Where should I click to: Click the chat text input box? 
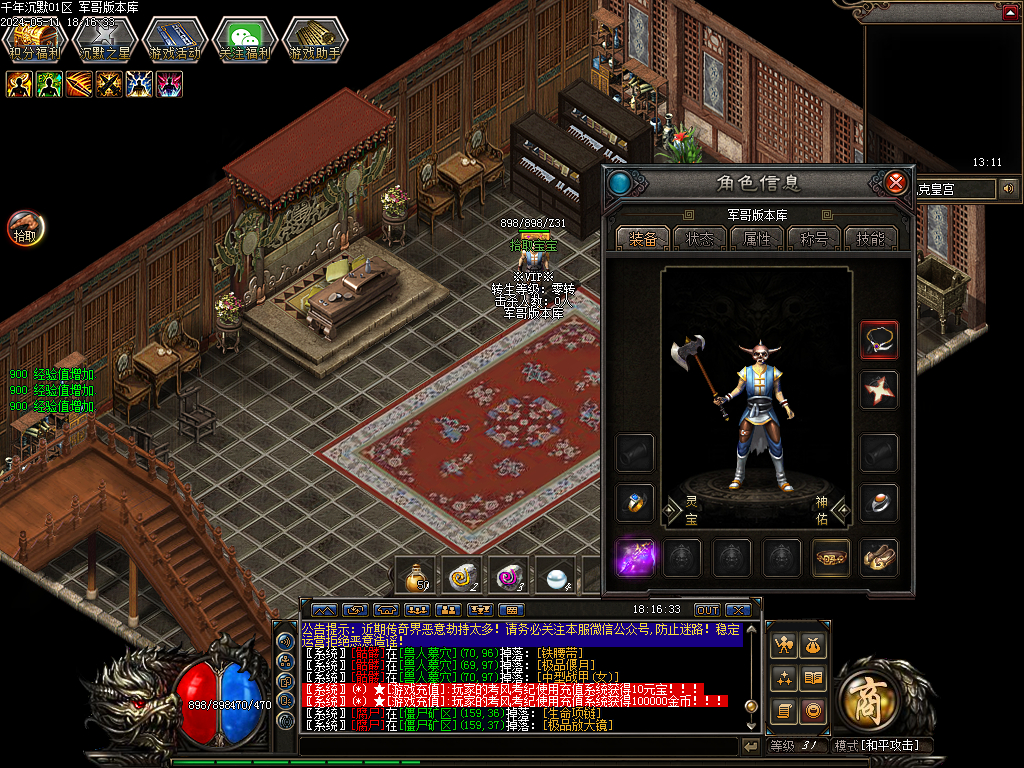(x=518, y=746)
